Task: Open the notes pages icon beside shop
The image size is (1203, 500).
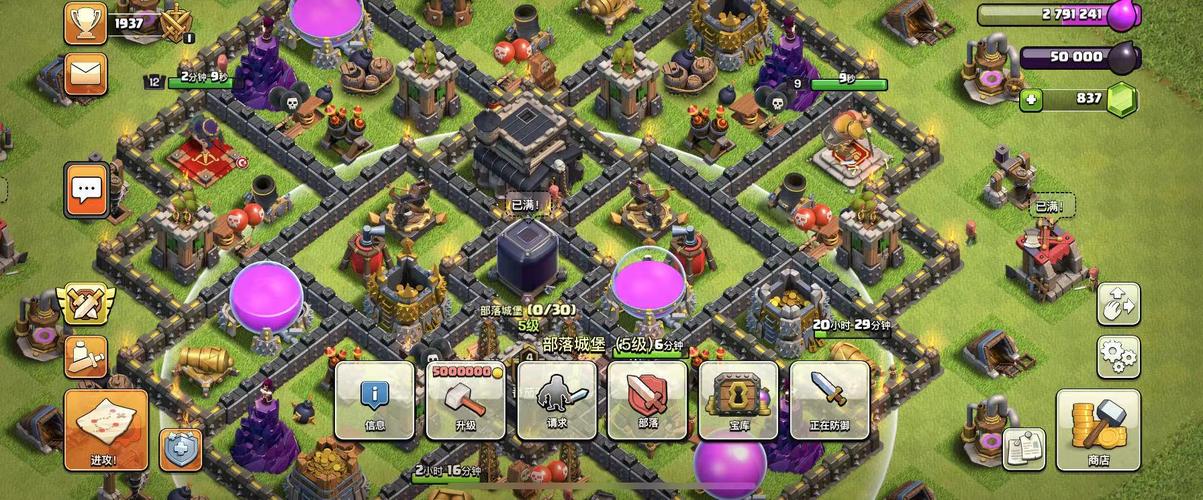Action: click(1024, 449)
